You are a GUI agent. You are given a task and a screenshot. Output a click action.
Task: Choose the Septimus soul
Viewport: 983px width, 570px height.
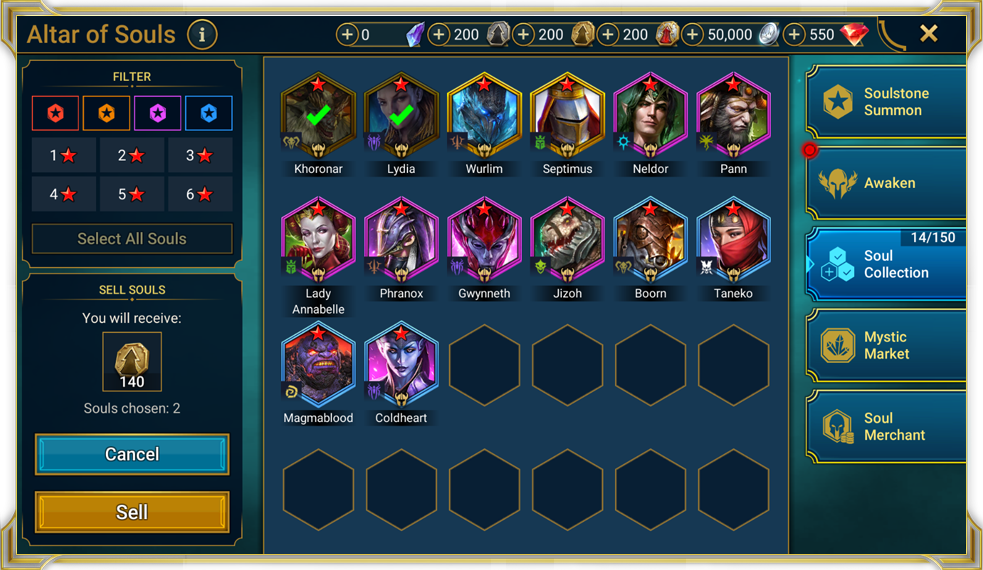pos(567,117)
